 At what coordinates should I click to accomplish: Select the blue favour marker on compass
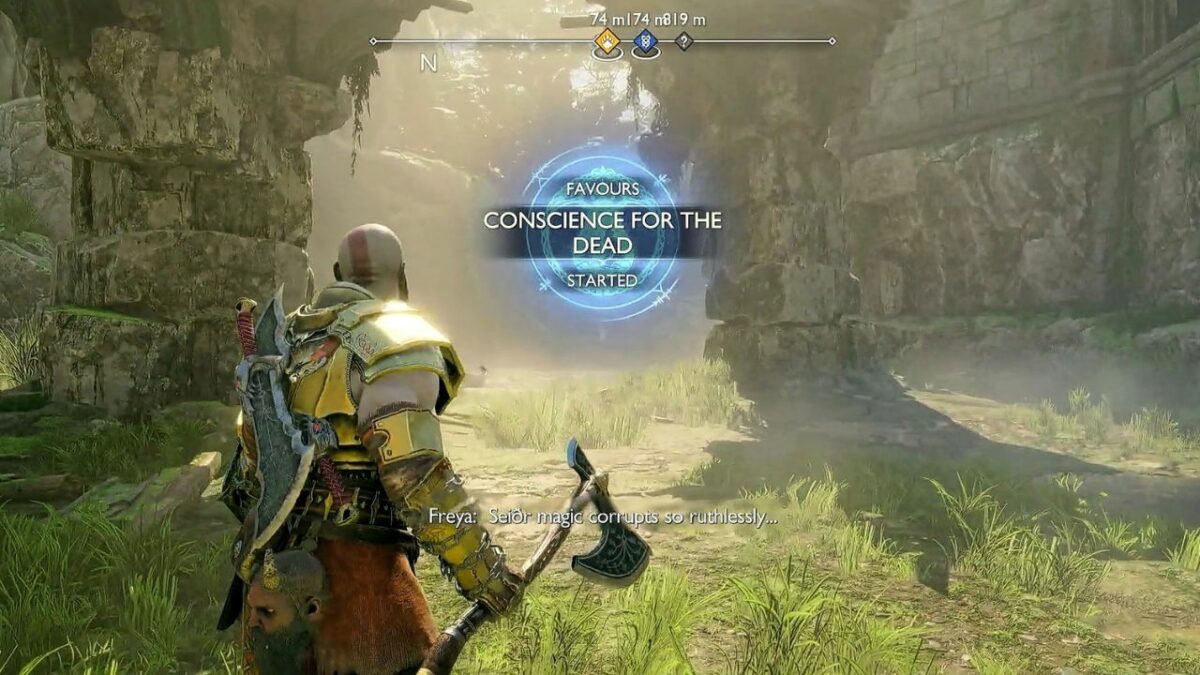[645, 41]
